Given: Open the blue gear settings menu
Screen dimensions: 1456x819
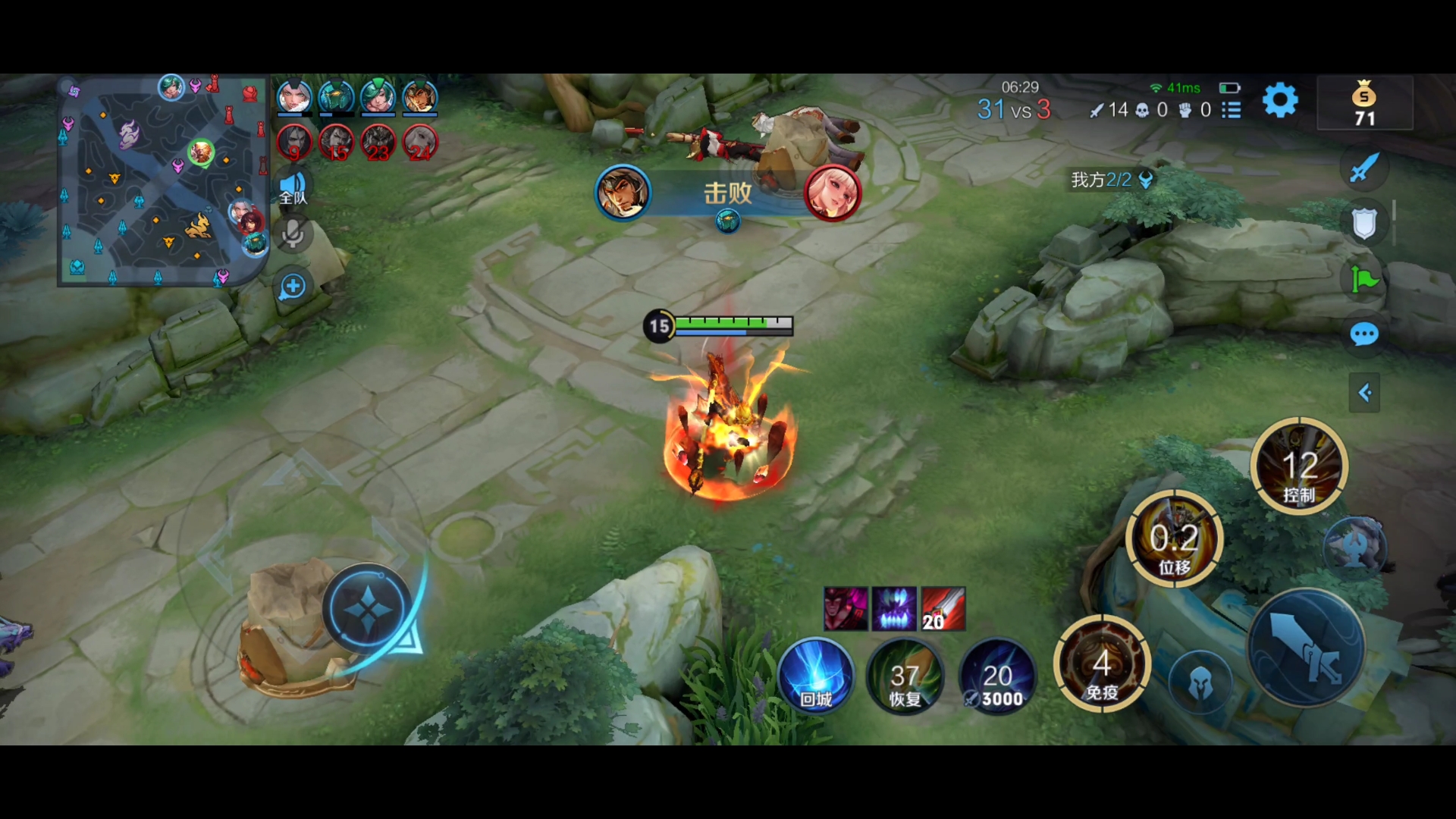Looking at the screenshot, I should (1280, 100).
